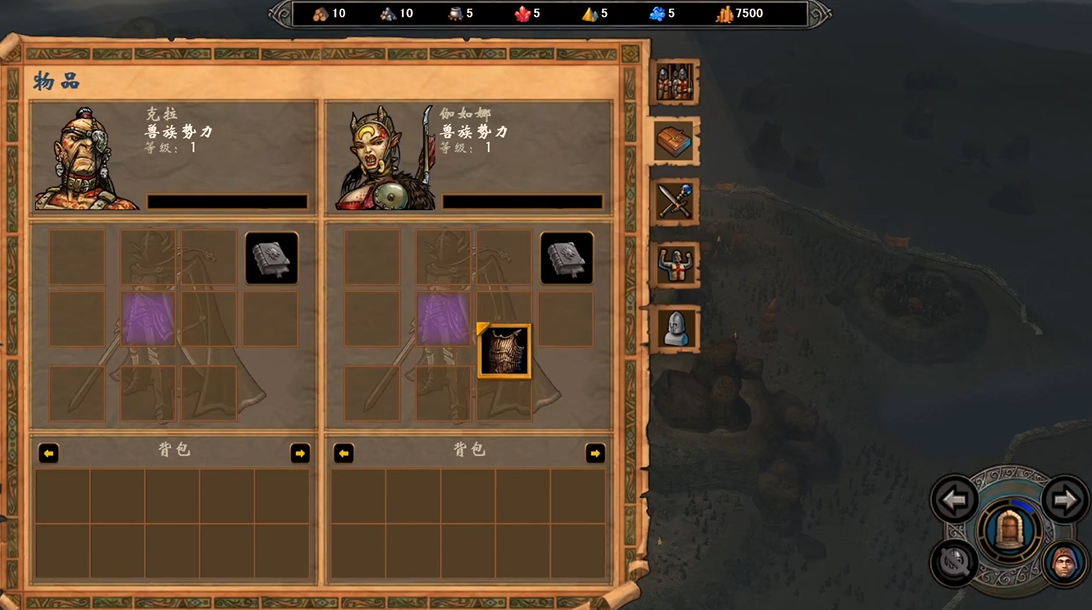Select the leather chest armor on Gorshak
Viewport: 1092px width, 610px height.
click(x=504, y=351)
